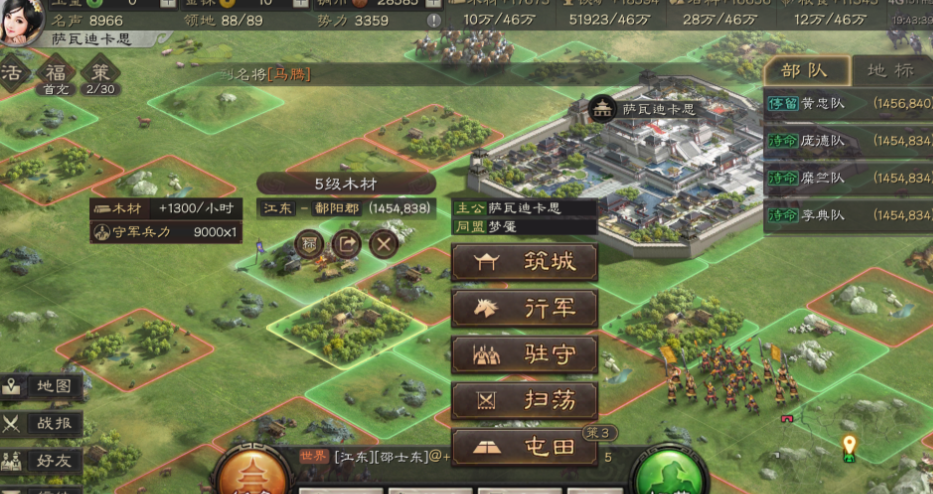Open the 战报 battle reports
Image resolution: width=933 pixels, height=494 pixels.
point(42,424)
